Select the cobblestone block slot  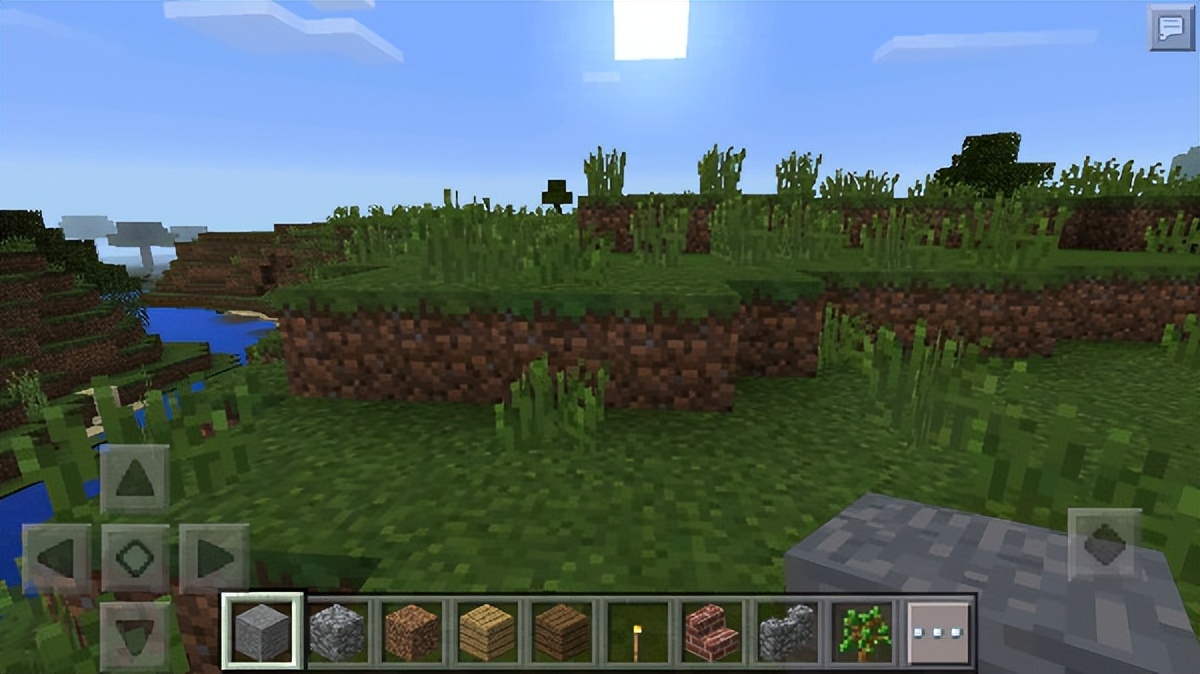[338, 633]
